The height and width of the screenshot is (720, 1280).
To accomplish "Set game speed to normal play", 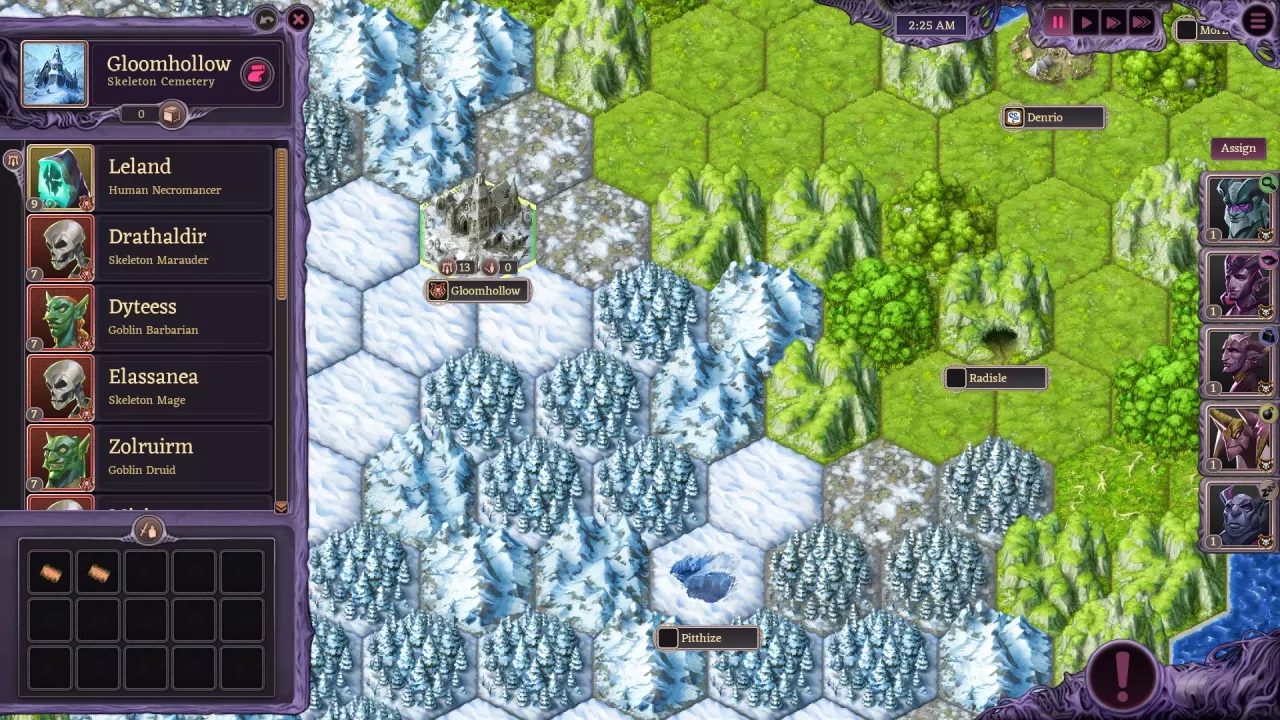I will [1086, 22].
